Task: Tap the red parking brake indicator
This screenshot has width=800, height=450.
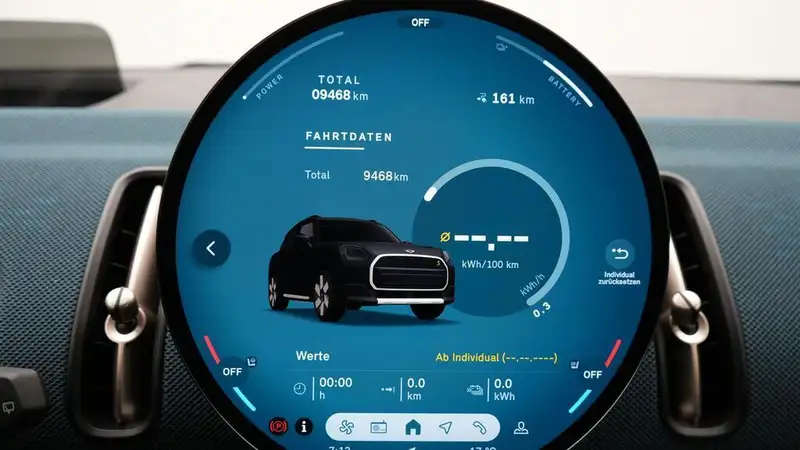Action: pyautogui.click(x=277, y=427)
